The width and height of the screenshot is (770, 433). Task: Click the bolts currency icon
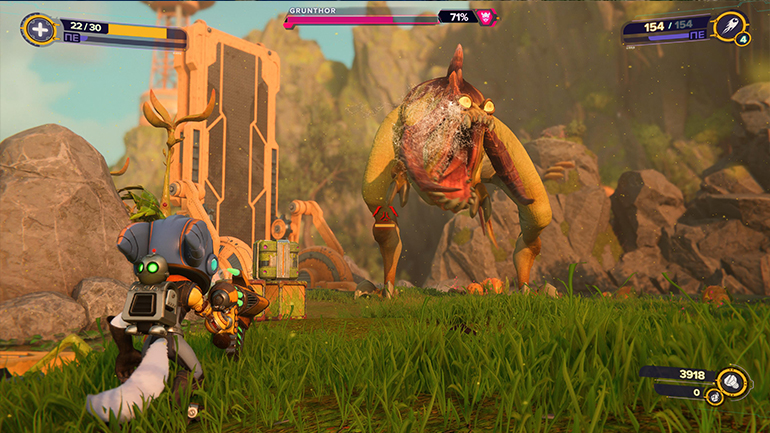click(732, 379)
